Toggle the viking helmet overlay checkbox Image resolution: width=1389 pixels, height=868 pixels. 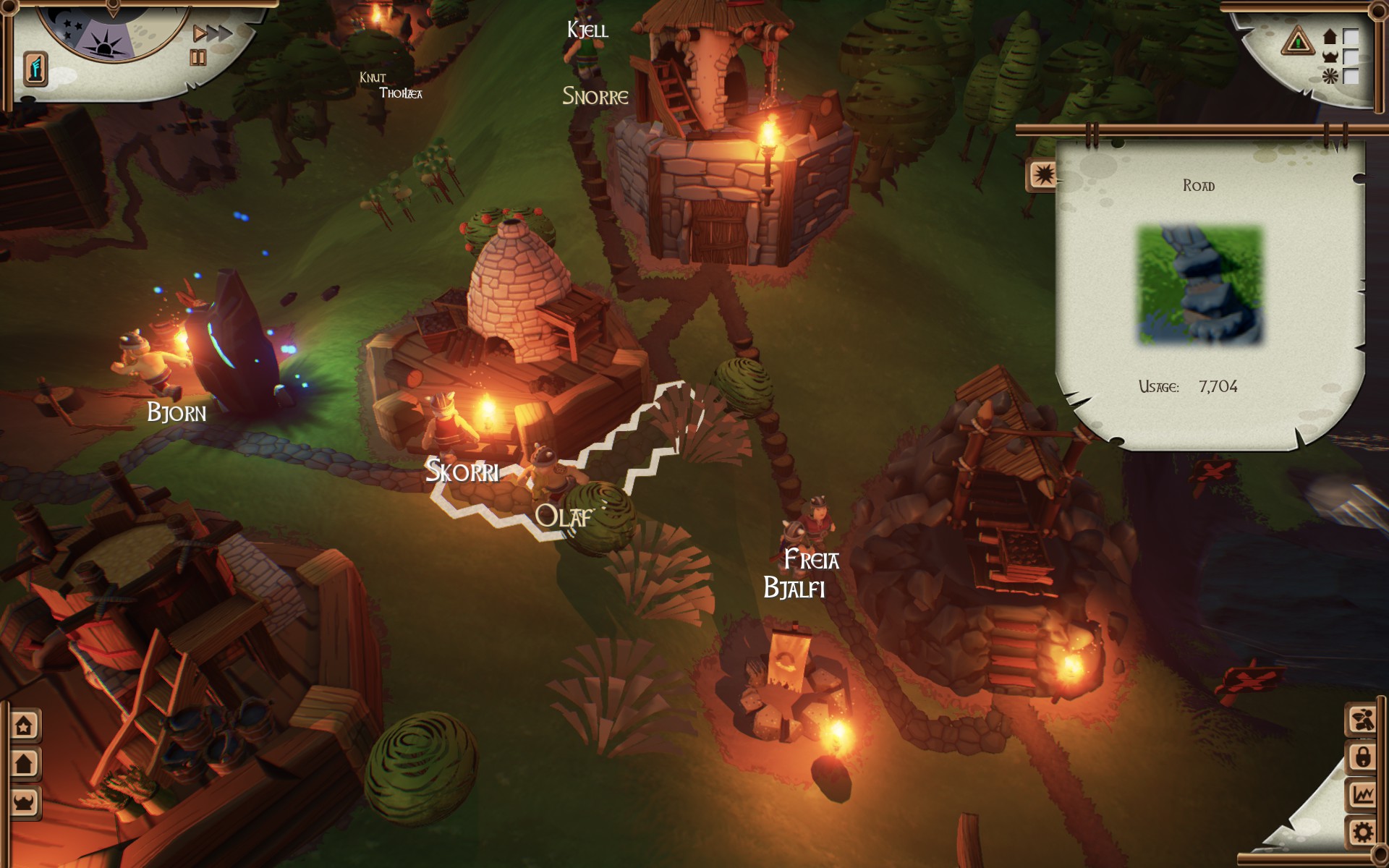[x=1351, y=56]
